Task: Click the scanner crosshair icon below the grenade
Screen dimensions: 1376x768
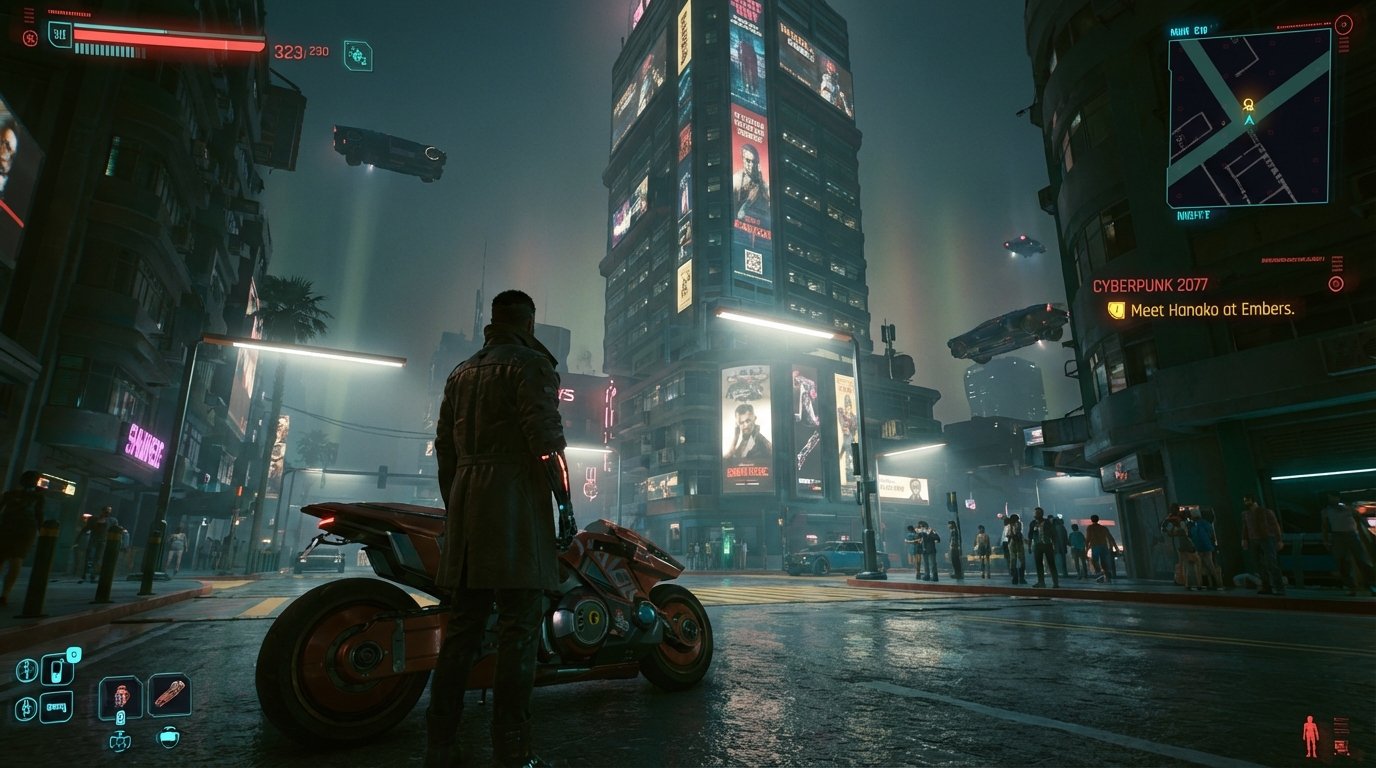Action: click(121, 742)
